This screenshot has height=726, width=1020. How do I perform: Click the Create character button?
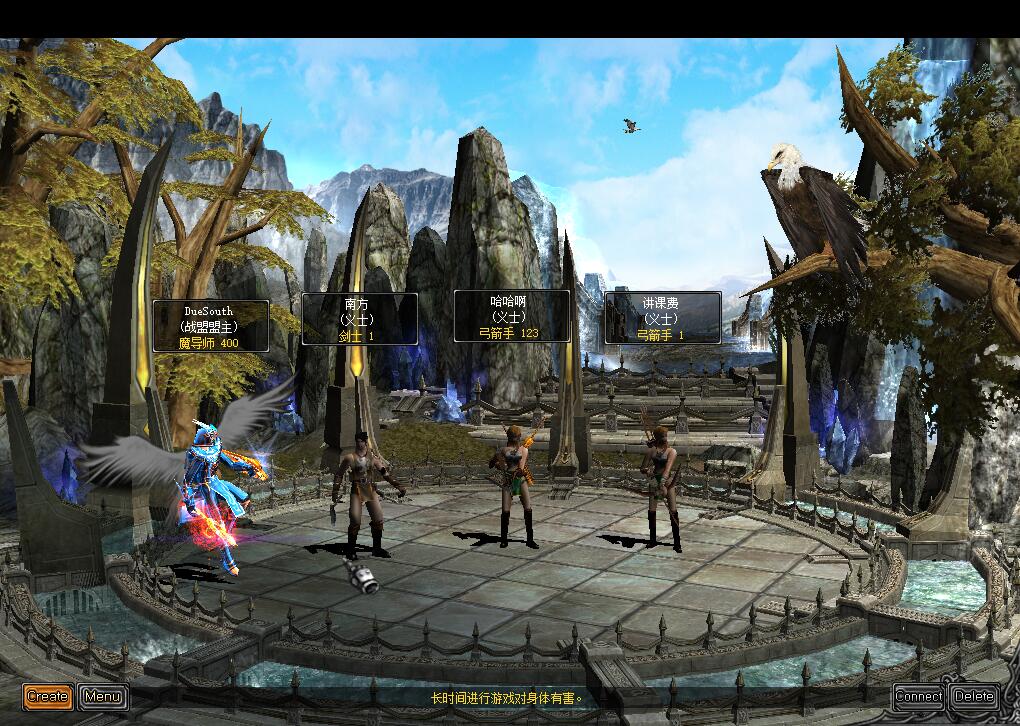48,696
